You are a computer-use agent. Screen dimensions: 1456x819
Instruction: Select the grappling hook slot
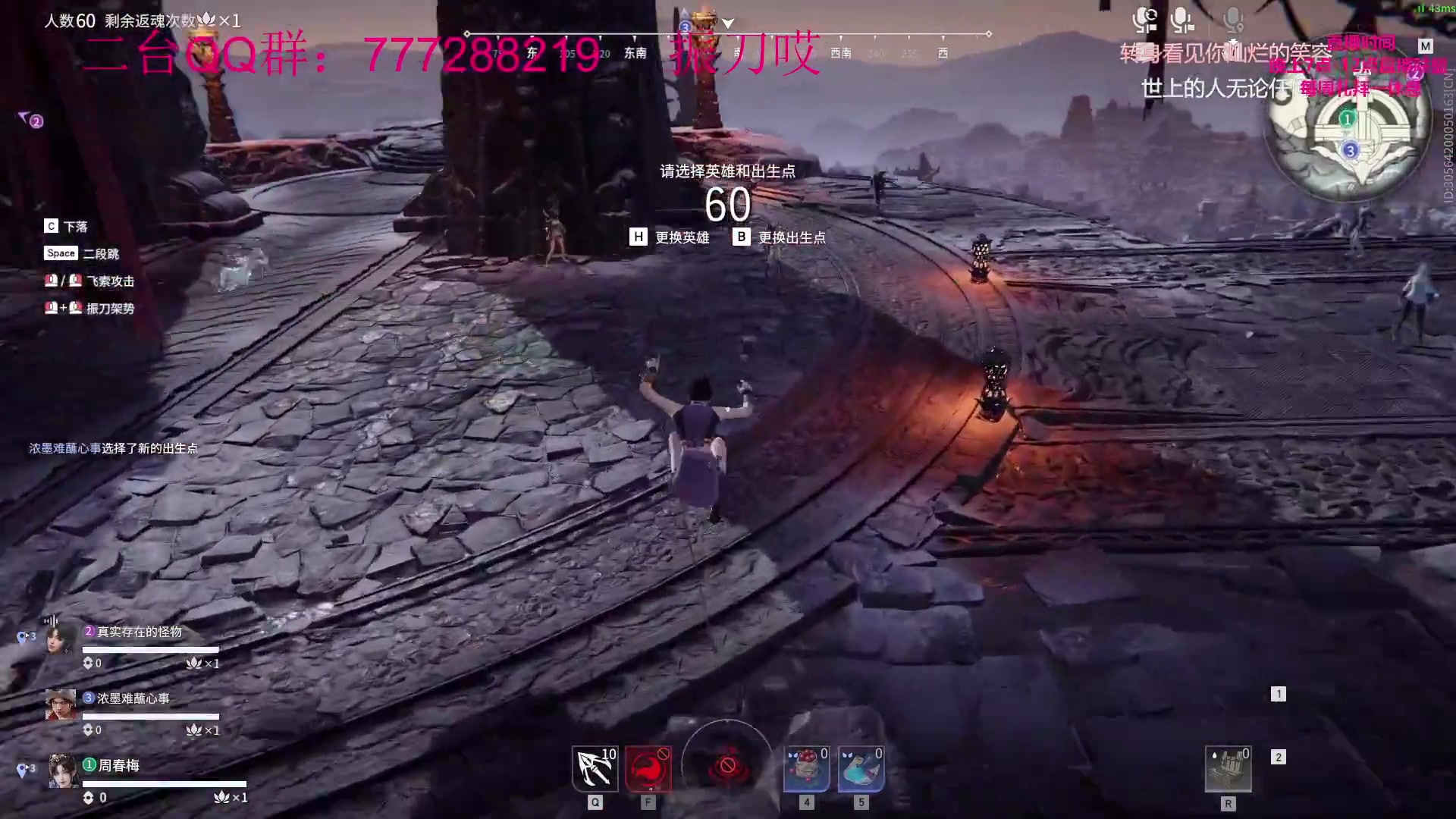click(595, 768)
